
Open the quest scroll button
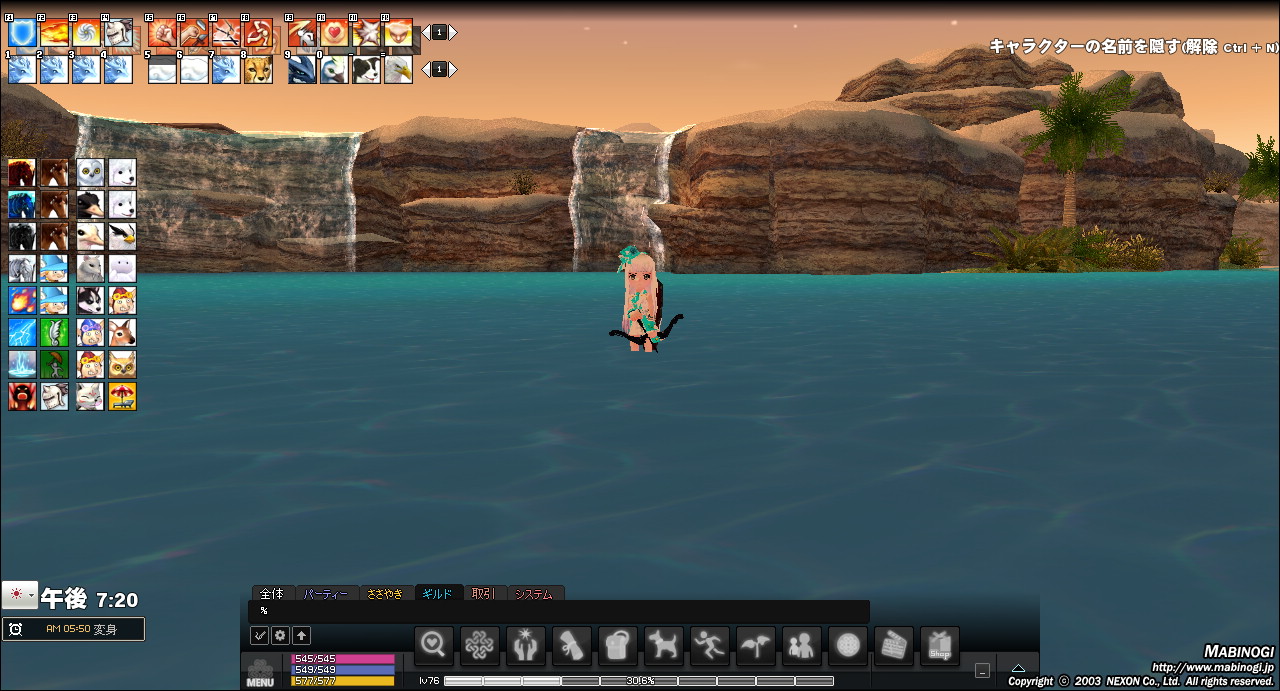pos(572,645)
